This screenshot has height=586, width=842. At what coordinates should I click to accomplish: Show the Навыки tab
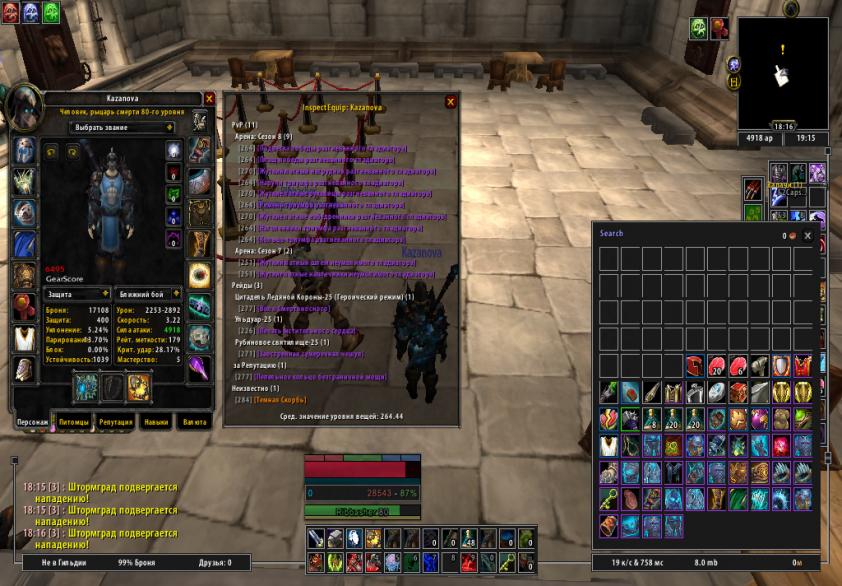[x=154, y=422]
